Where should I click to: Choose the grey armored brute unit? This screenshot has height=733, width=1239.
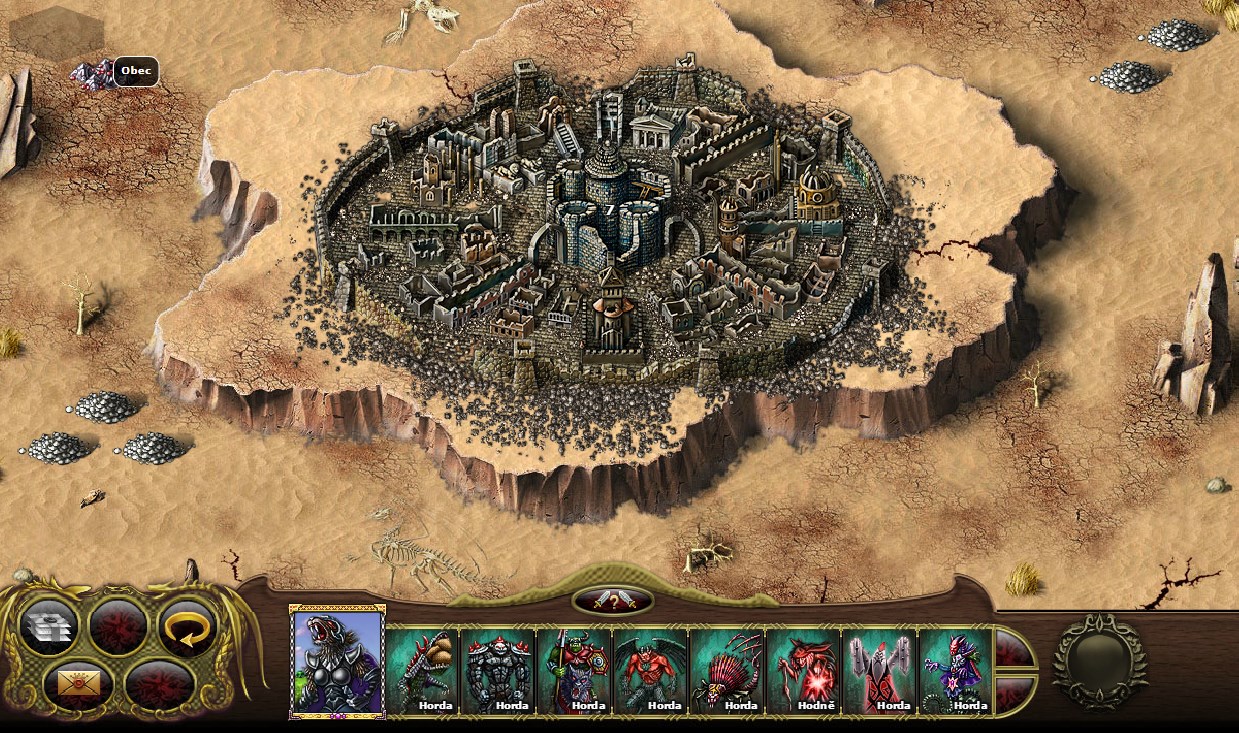(499, 670)
